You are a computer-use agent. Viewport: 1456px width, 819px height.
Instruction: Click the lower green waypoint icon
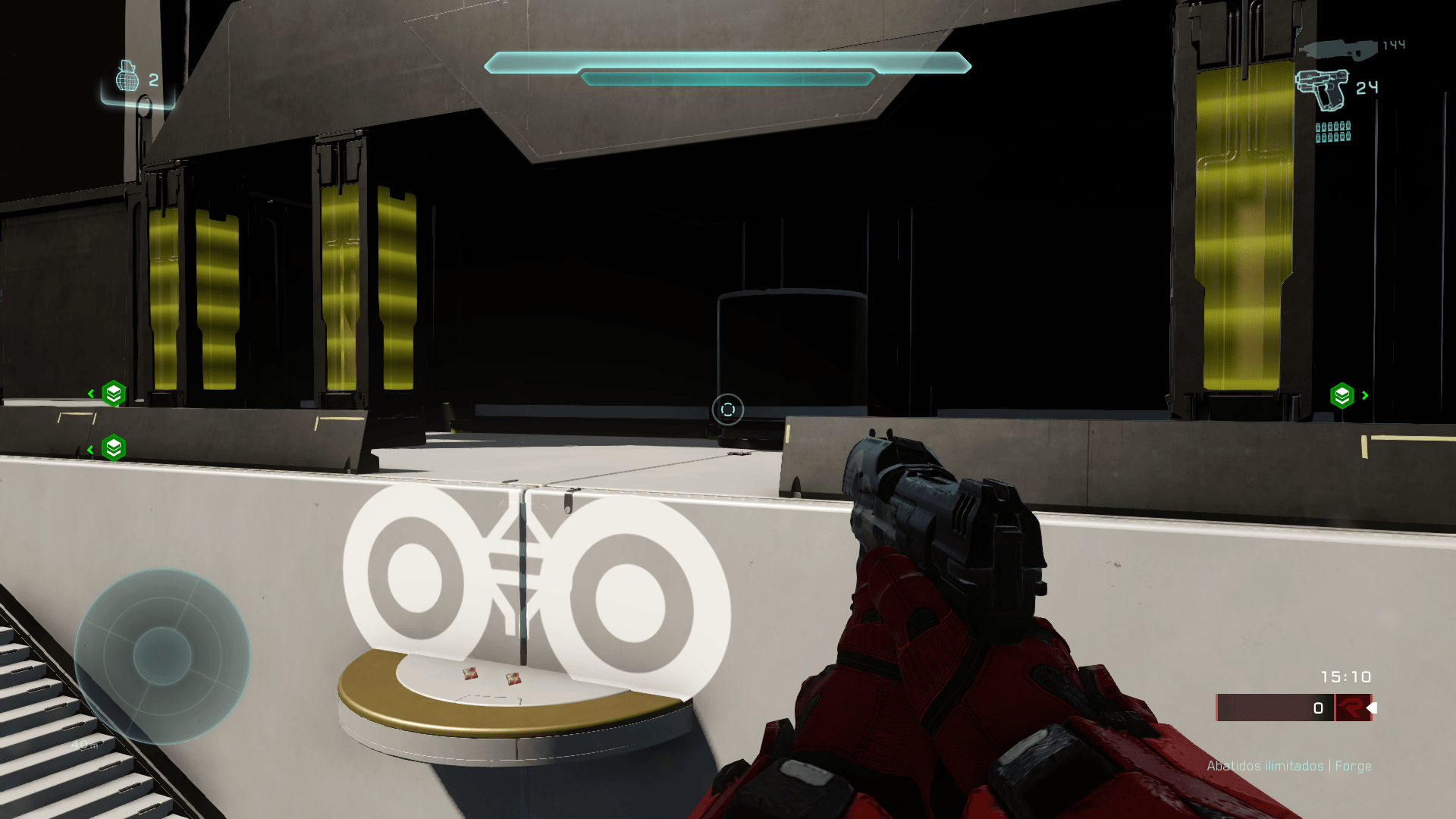click(112, 447)
